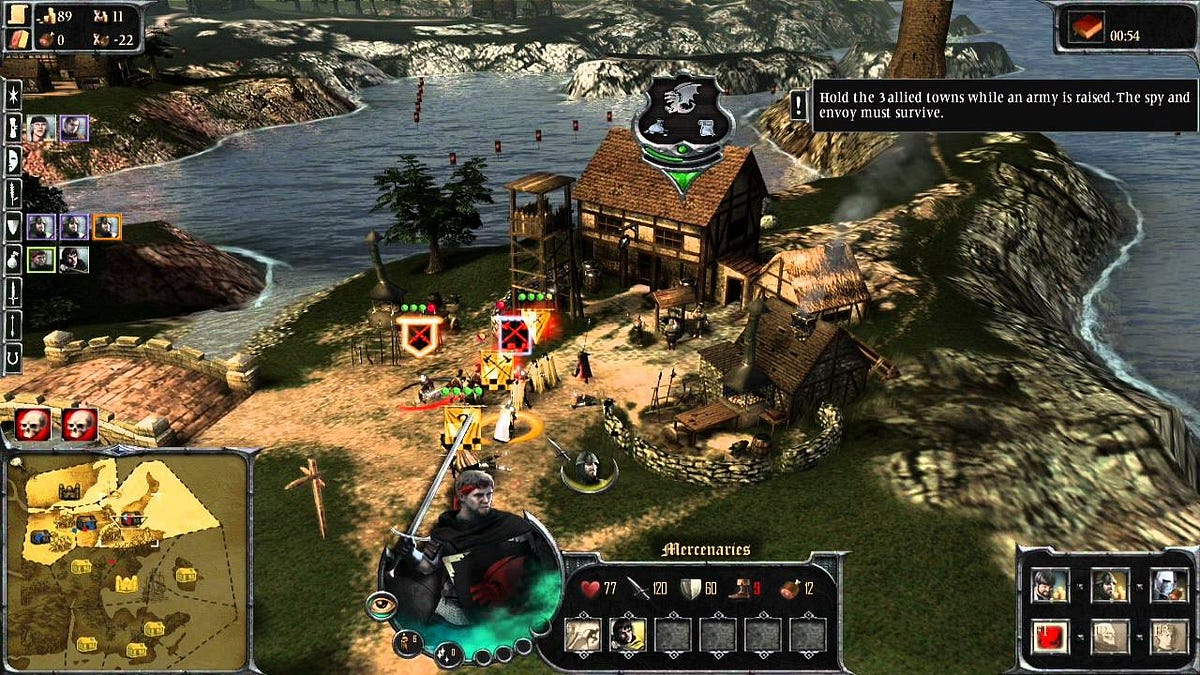Activate the first ability slot in Mercenaries panel
The width and height of the screenshot is (1200, 675).
pyautogui.click(x=581, y=634)
